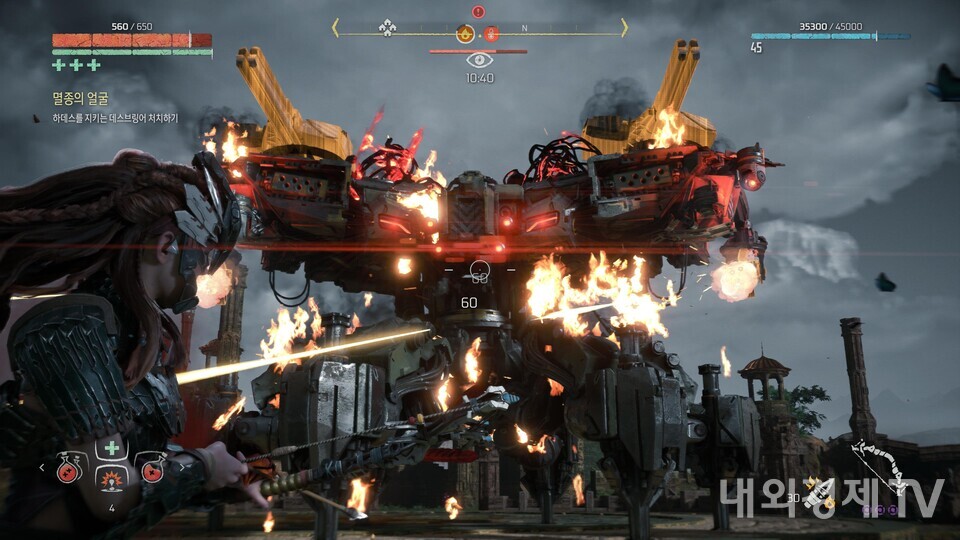
Task: Choose the single red potion flask slot
Action: [x=151, y=469]
